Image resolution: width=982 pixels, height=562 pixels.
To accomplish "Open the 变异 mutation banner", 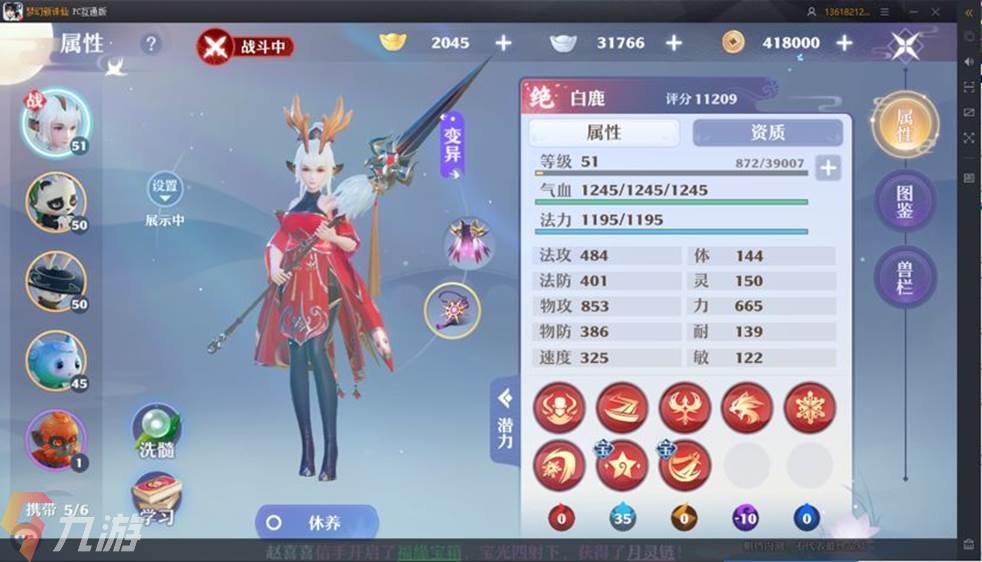I will [x=453, y=147].
